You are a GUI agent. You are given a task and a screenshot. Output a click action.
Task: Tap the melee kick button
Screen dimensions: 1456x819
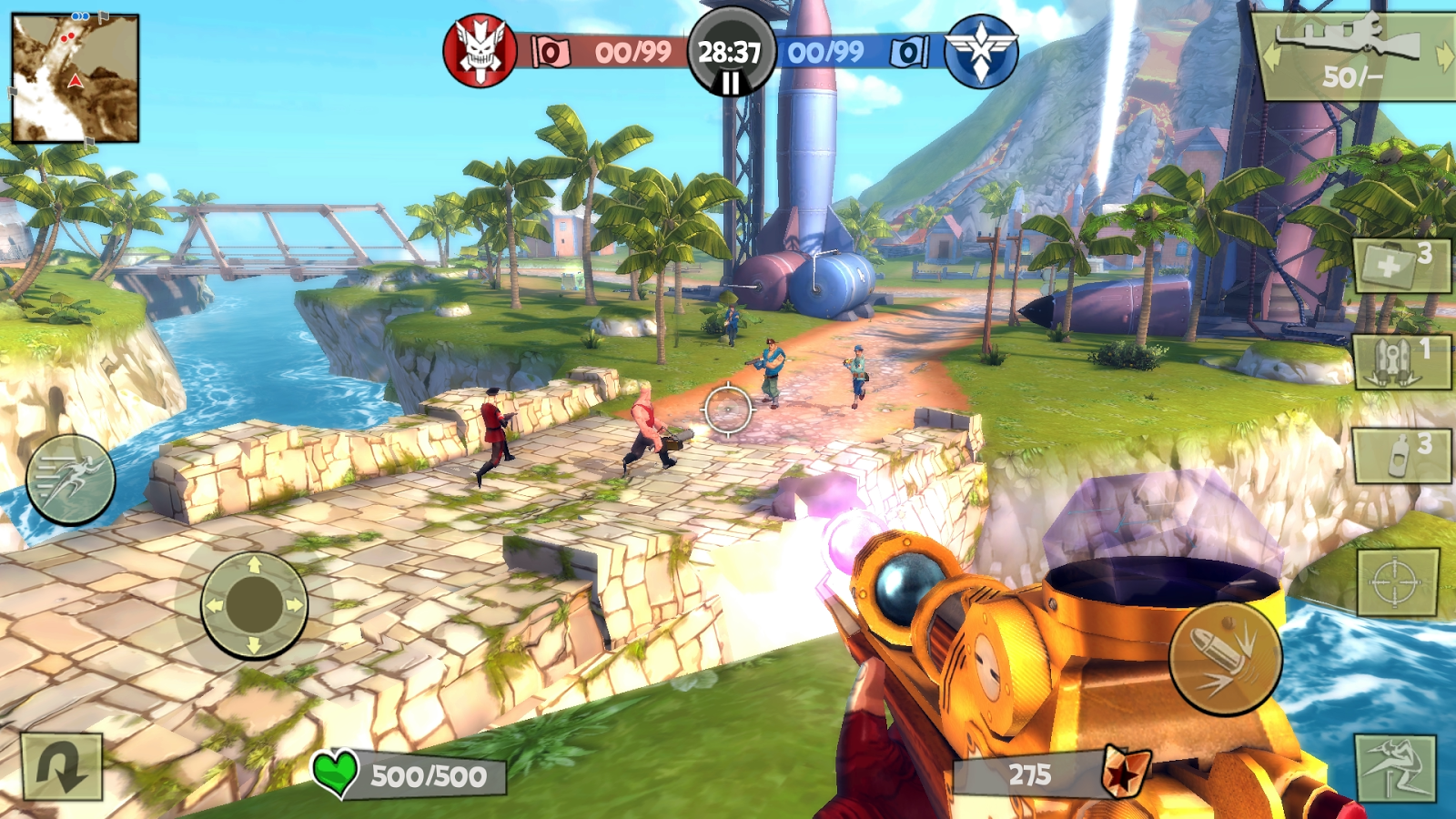1395,769
